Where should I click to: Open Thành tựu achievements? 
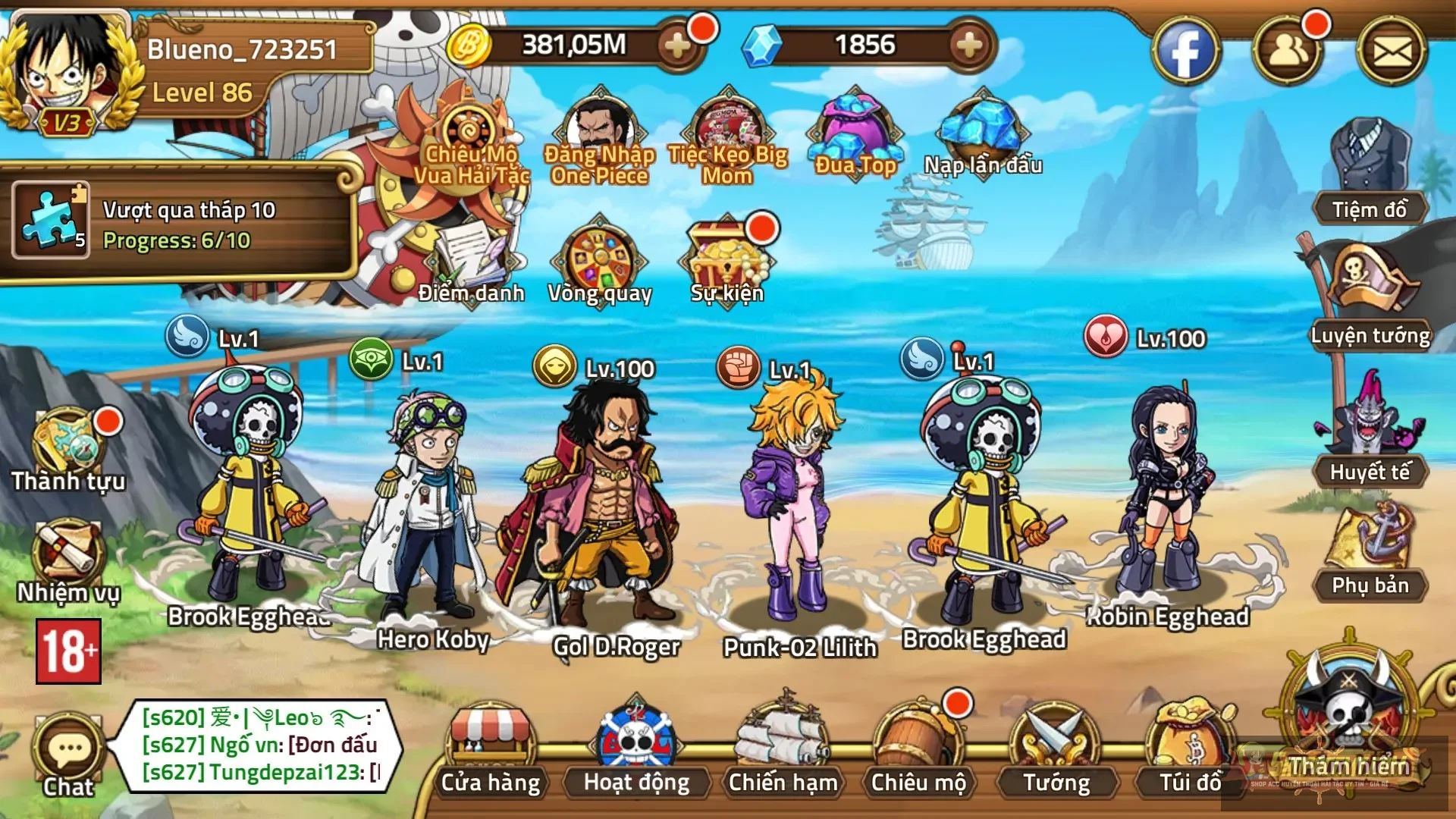click(x=68, y=451)
